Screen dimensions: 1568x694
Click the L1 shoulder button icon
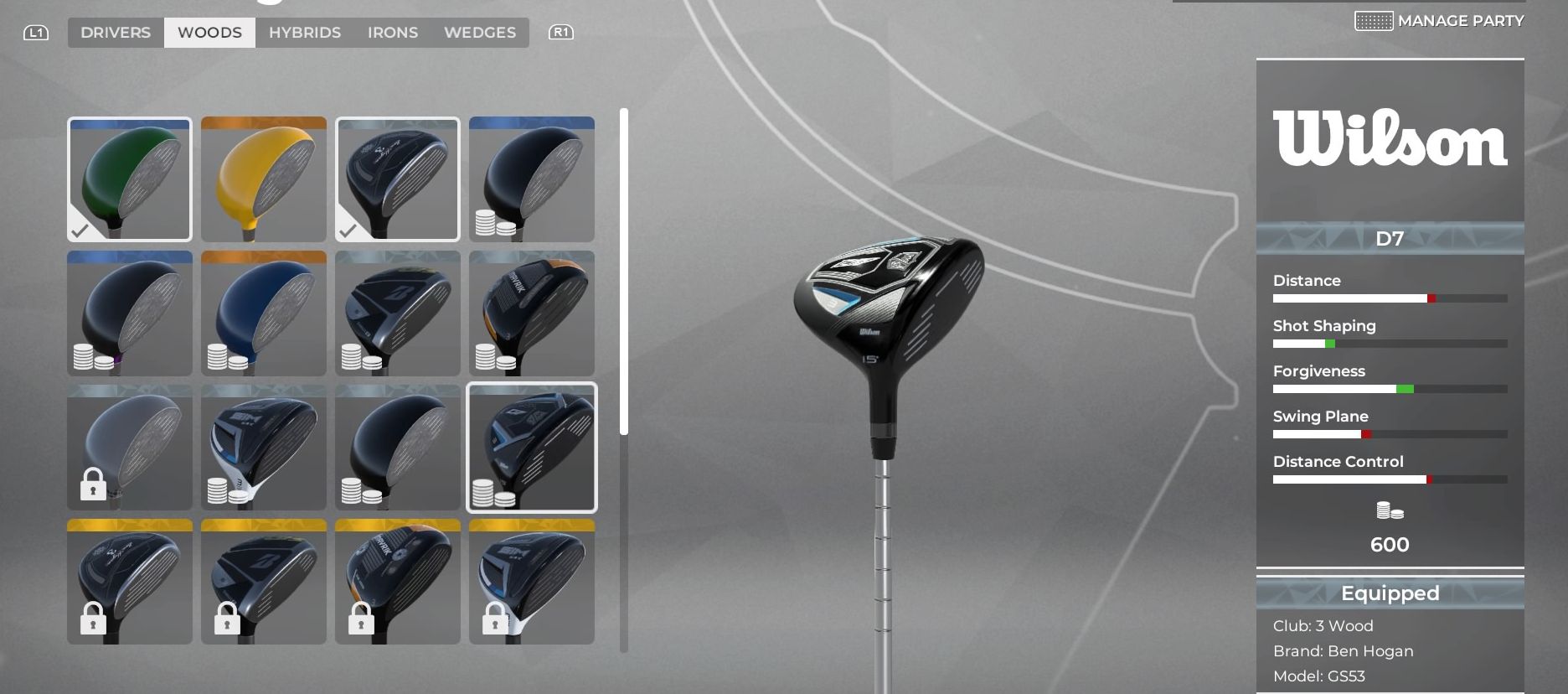[36, 31]
